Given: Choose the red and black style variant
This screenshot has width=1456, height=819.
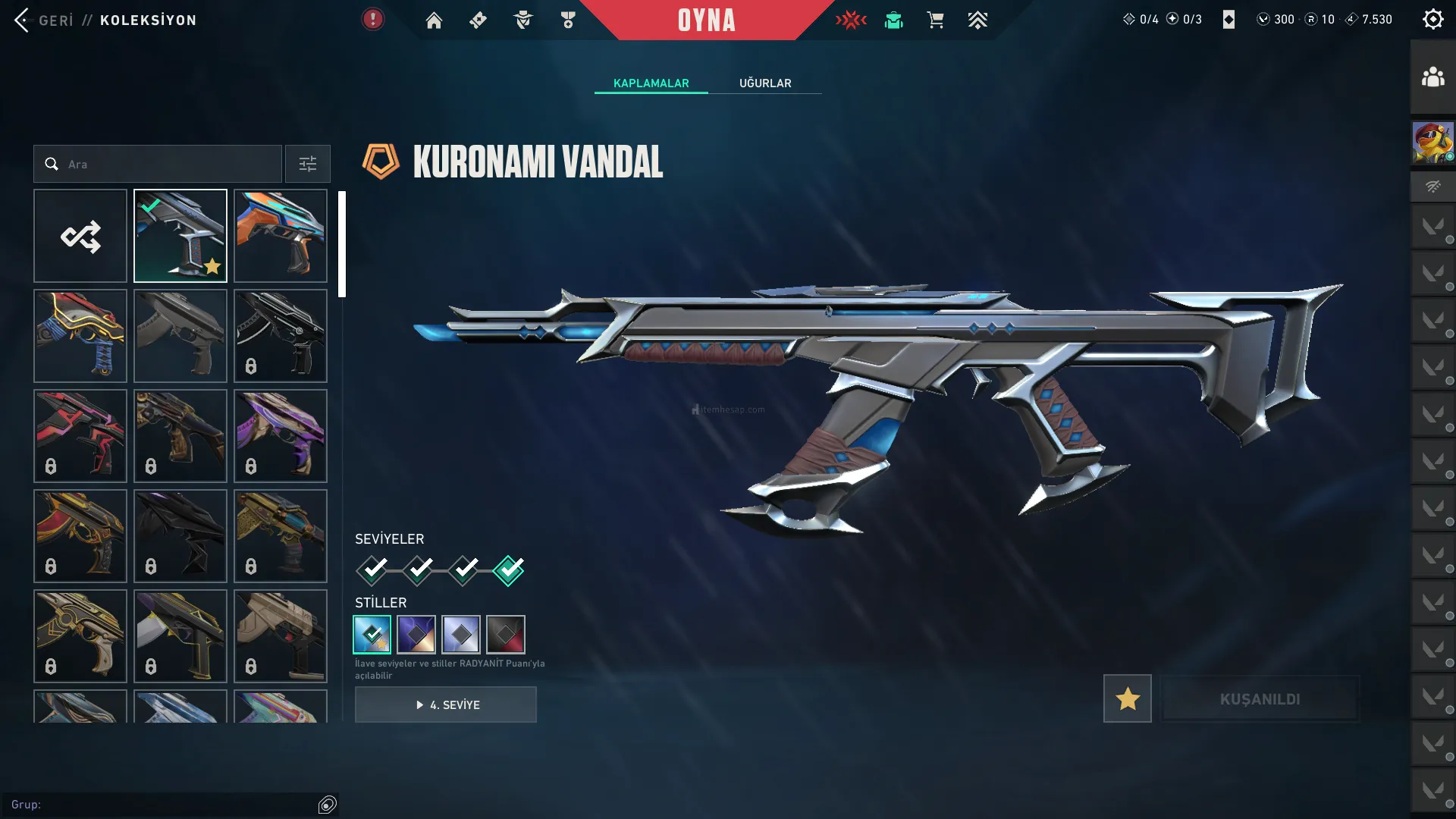Looking at the screenshot, I should pos(506,634).
